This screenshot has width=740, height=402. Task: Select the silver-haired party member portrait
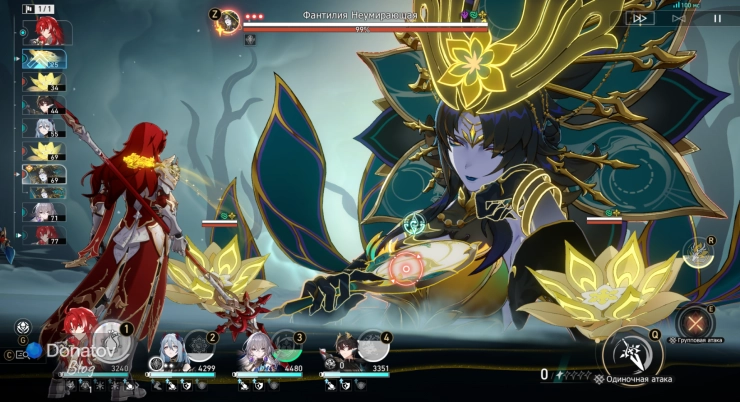click(x=255, y=351)
